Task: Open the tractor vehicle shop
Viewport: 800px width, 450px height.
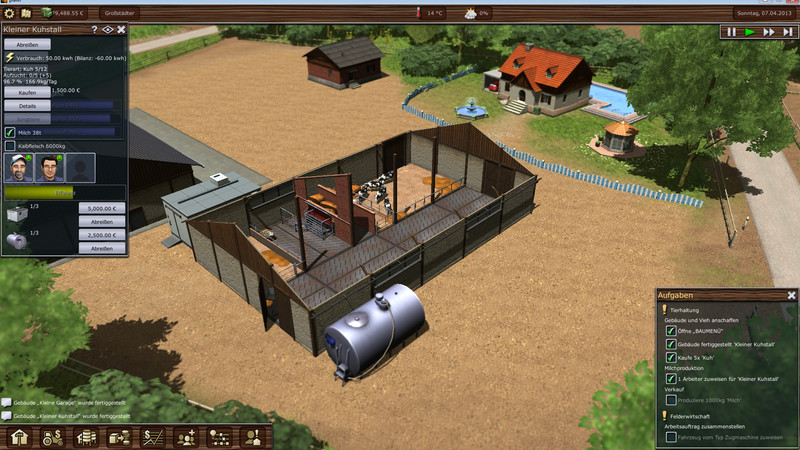Action: click(53, 437)
